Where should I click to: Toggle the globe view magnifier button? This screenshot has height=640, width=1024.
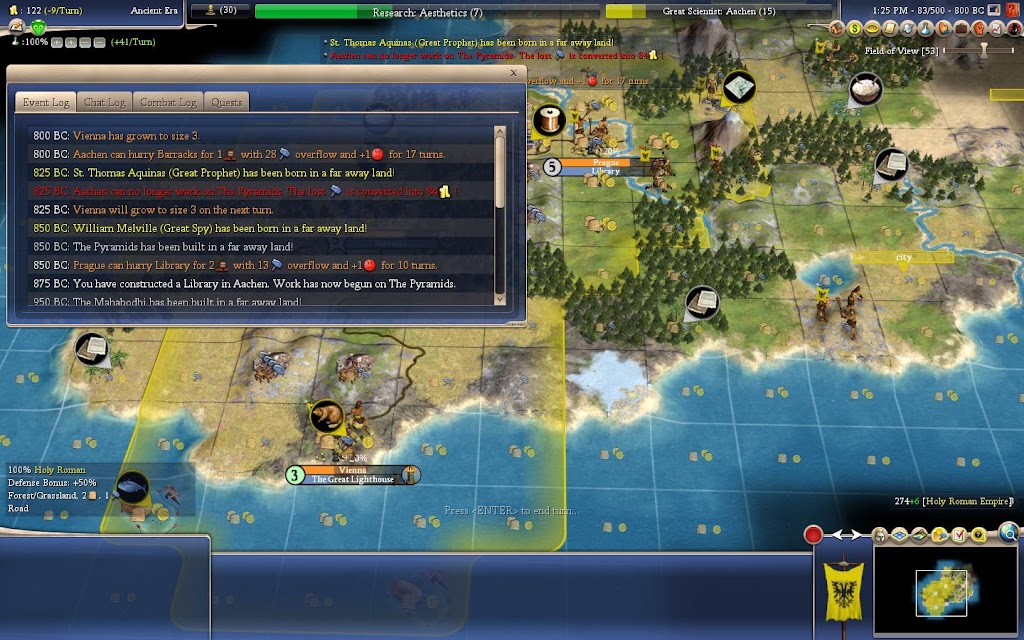[1008, 533]
